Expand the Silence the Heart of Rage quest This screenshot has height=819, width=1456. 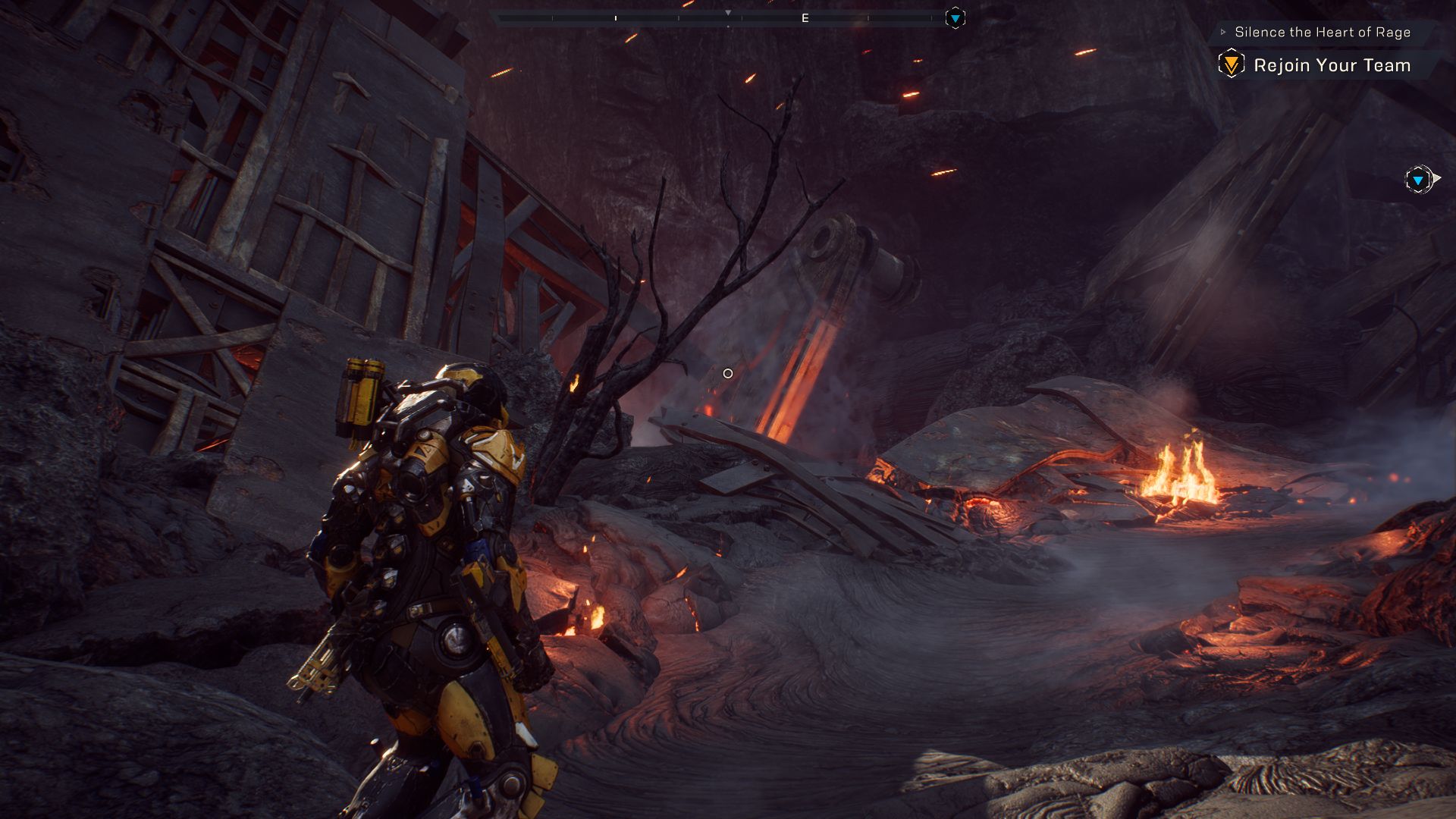1223,32
